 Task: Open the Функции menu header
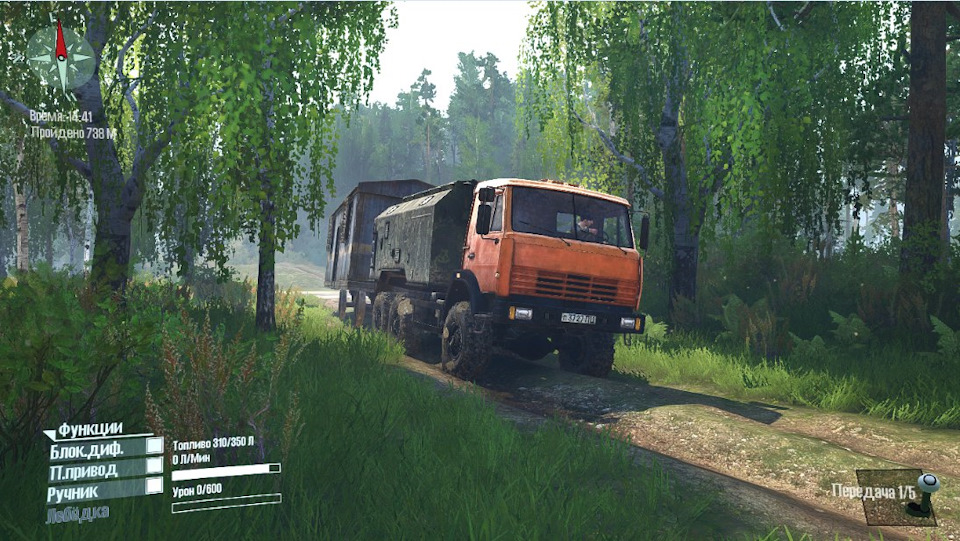coord(89,429)
